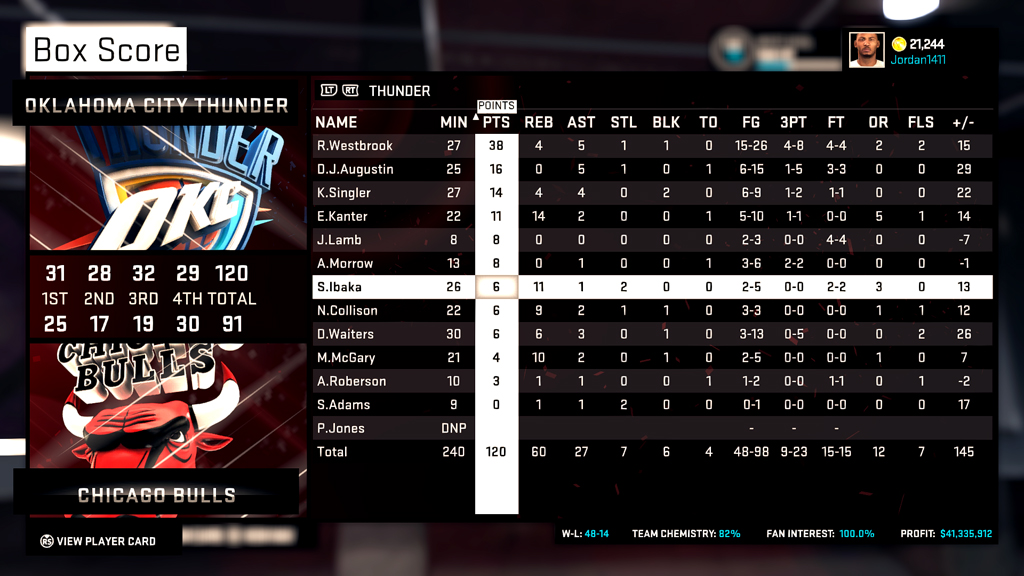Select R.Westbrook's player row
Image resolution: width=1024 pixels, height=576 pixels.
[x=354, y=146]
